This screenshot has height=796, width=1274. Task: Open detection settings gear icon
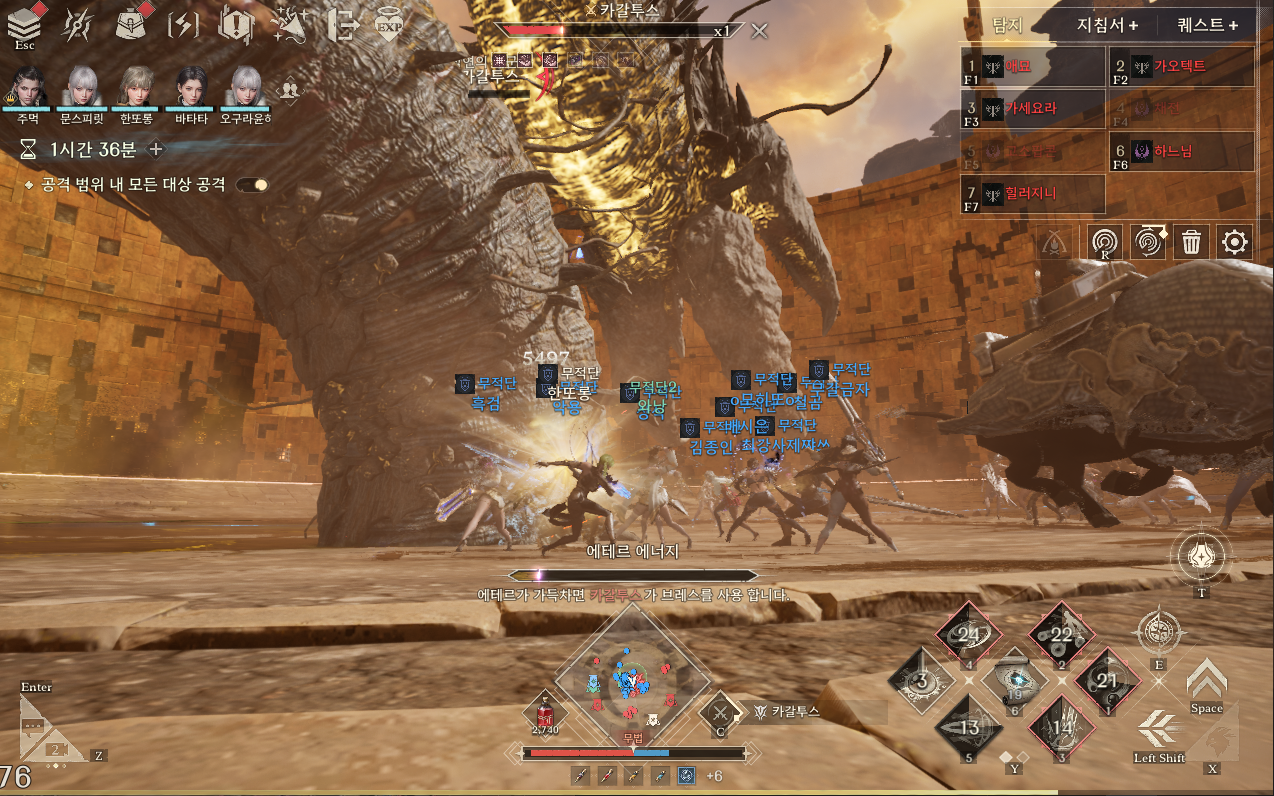pos(1235,242)
